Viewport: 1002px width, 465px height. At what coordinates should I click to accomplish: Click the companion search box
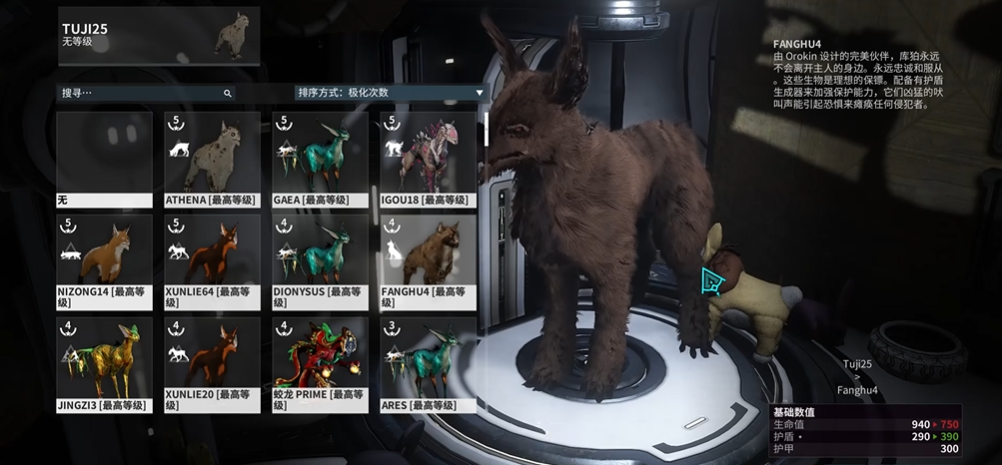tap(145, 93)
